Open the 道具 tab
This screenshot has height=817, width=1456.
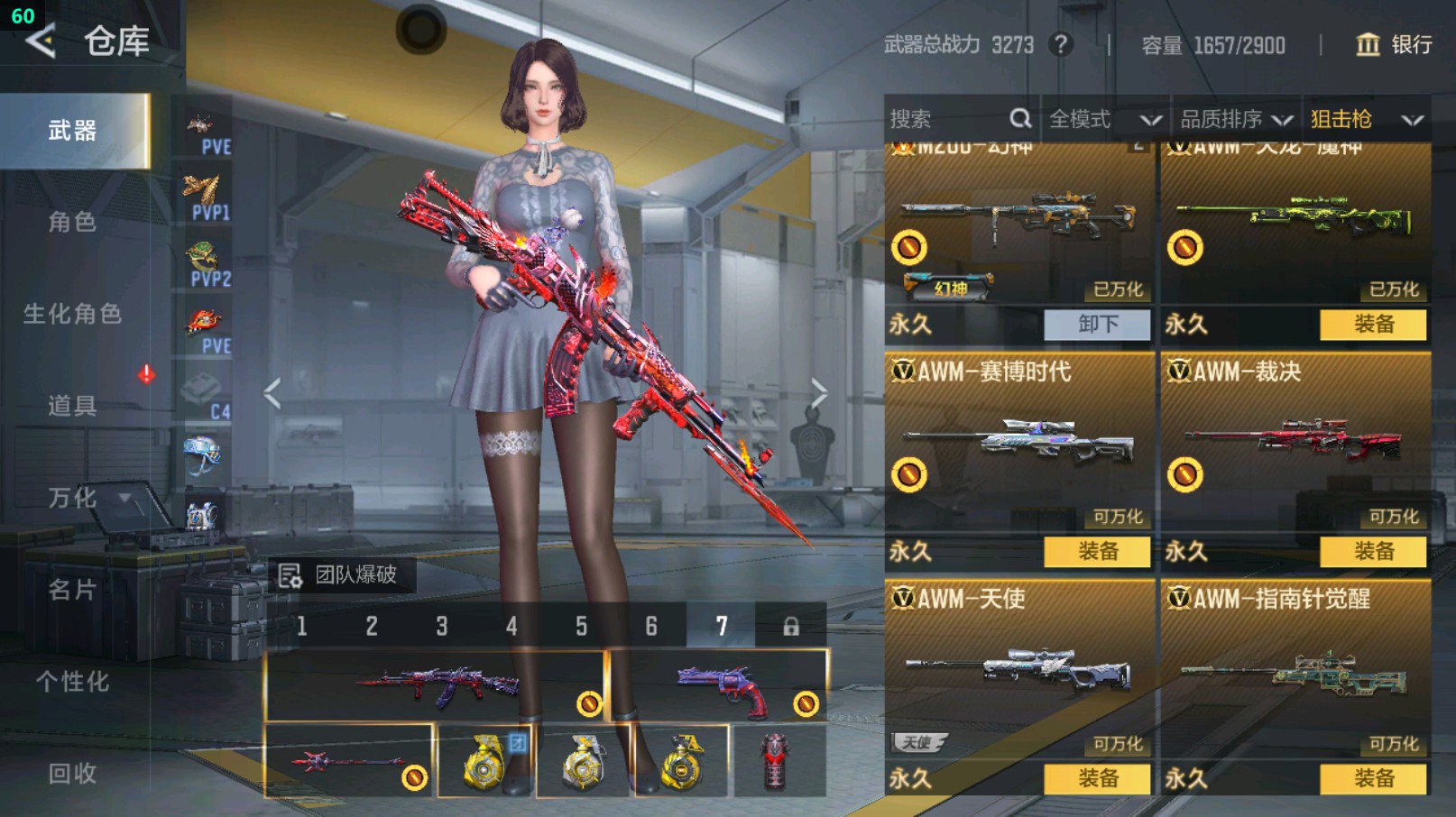coord(73,406)
